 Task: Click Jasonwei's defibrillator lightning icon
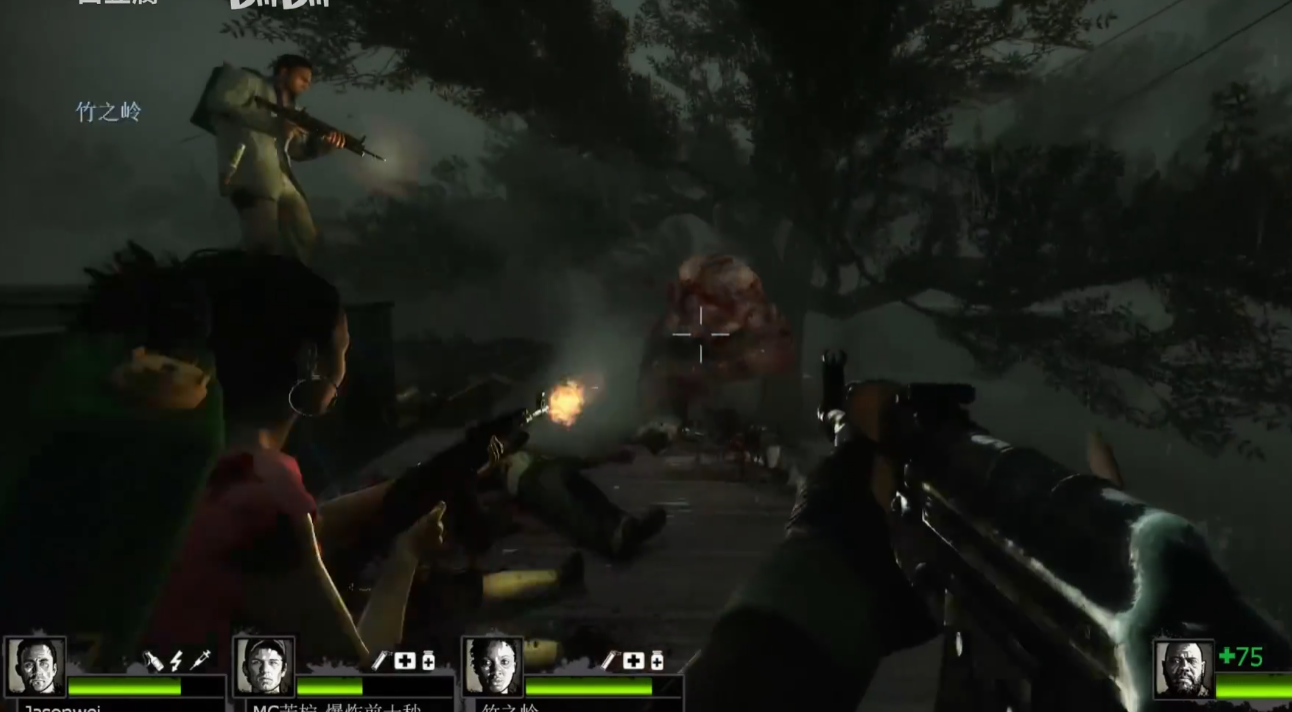[x=177, y=661]
